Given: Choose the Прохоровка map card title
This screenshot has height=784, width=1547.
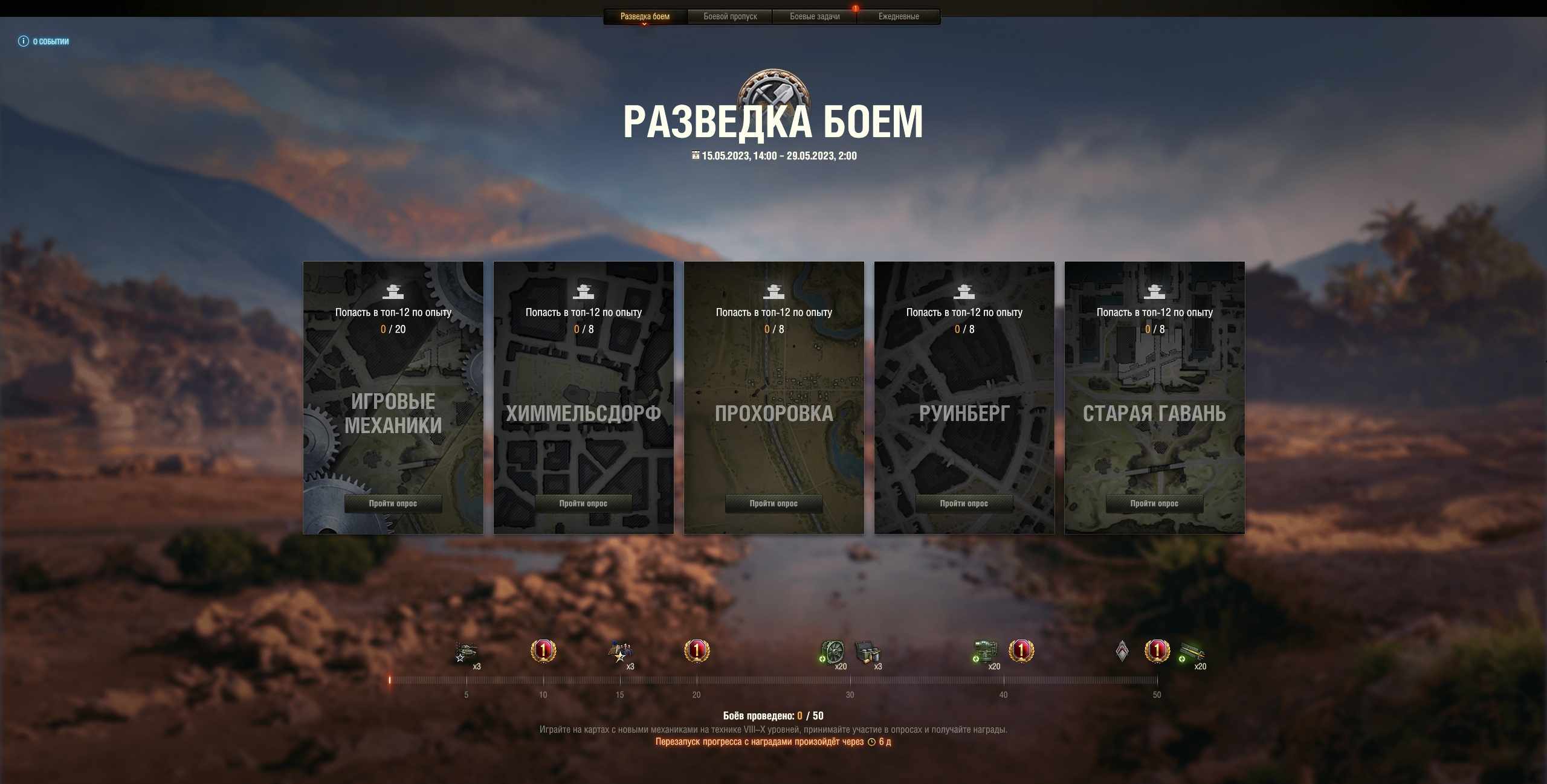Looking at the screenshot, I should [x=773, y=414].
